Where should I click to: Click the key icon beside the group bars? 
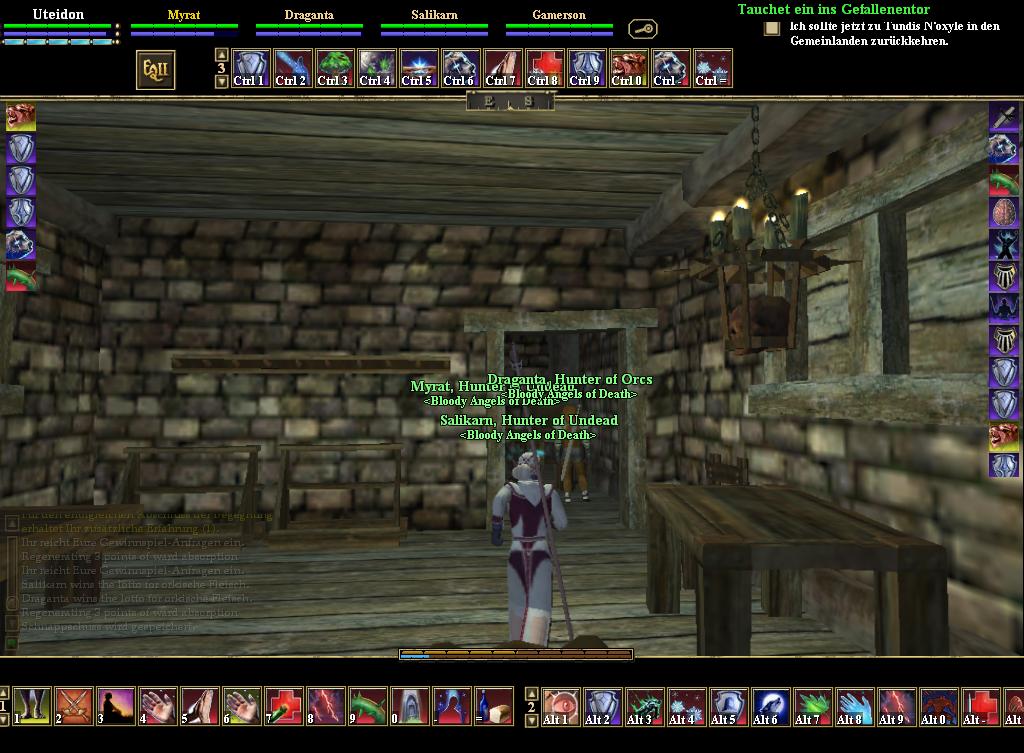pos(642,29)
